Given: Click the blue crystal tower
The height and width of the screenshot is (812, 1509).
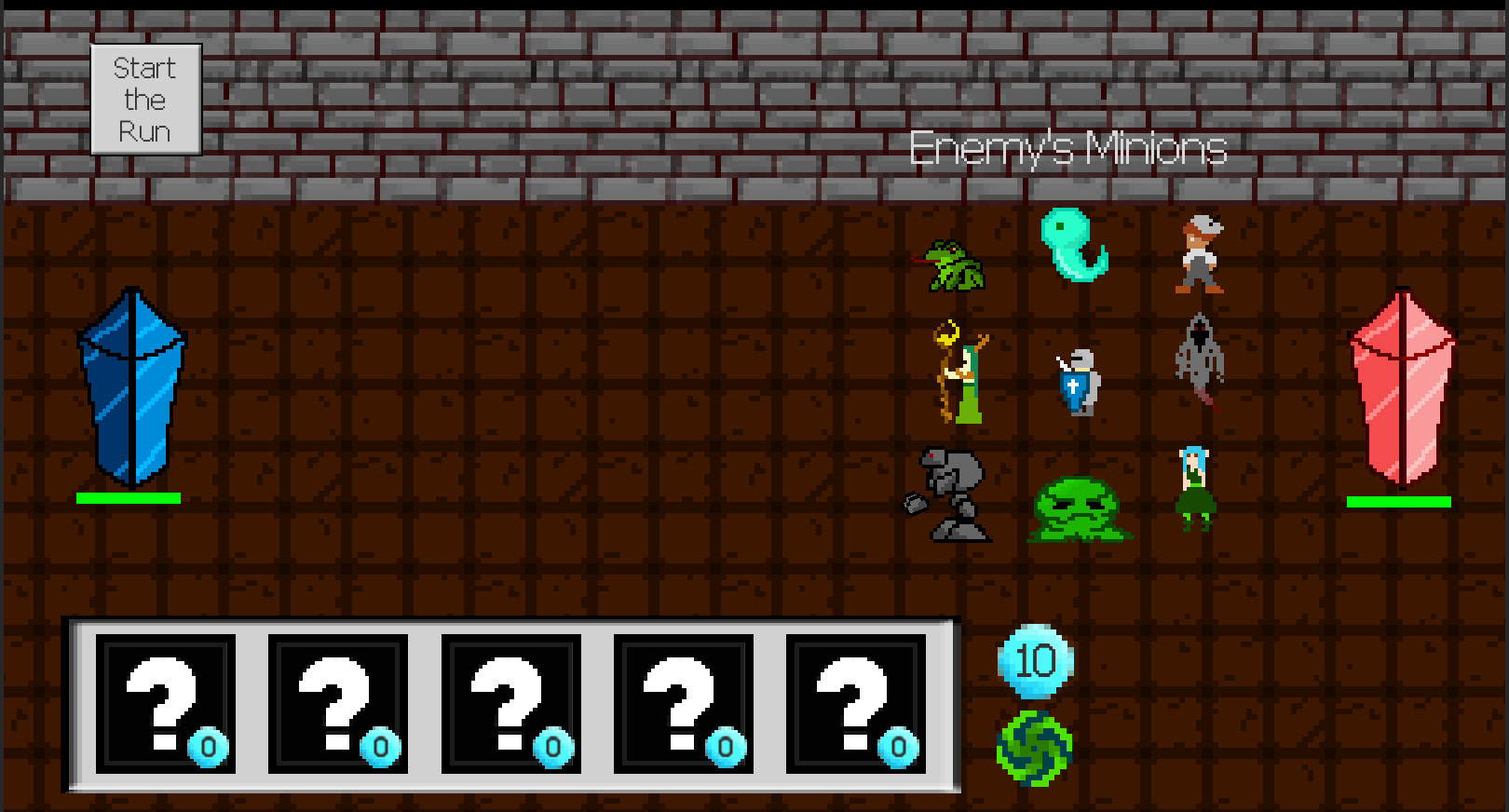Looking at the screenshot, I should tap(130, 391).
